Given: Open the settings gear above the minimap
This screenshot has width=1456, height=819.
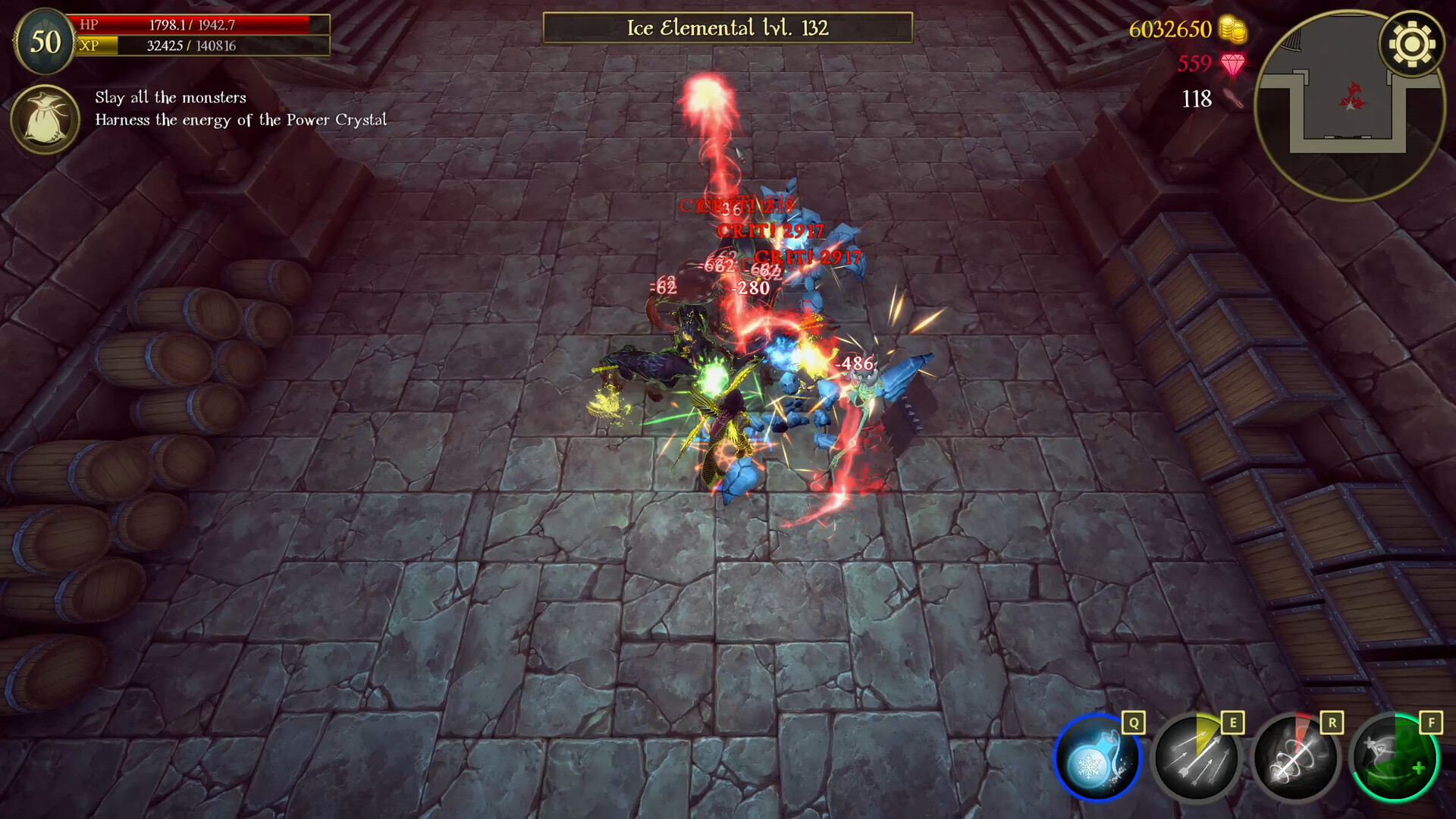Looking at the screenshot, I should (1410, 45).
